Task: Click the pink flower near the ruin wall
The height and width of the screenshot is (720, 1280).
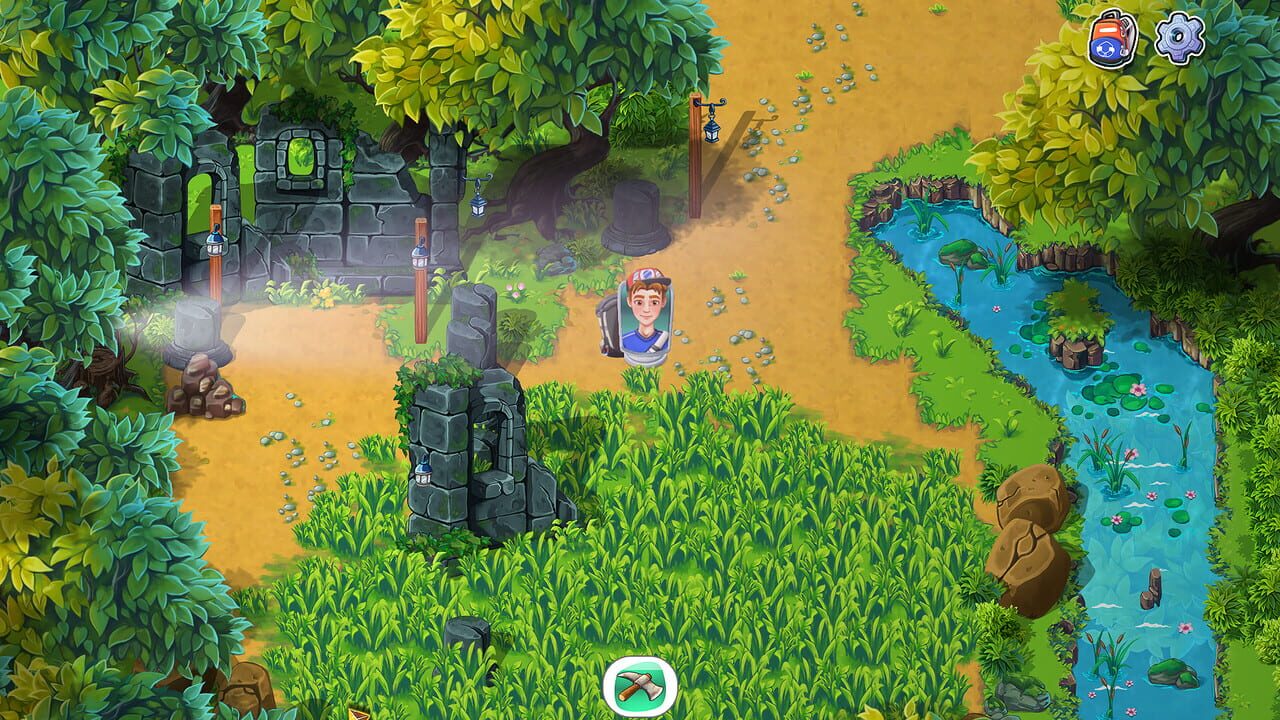Action: [520, 290]
